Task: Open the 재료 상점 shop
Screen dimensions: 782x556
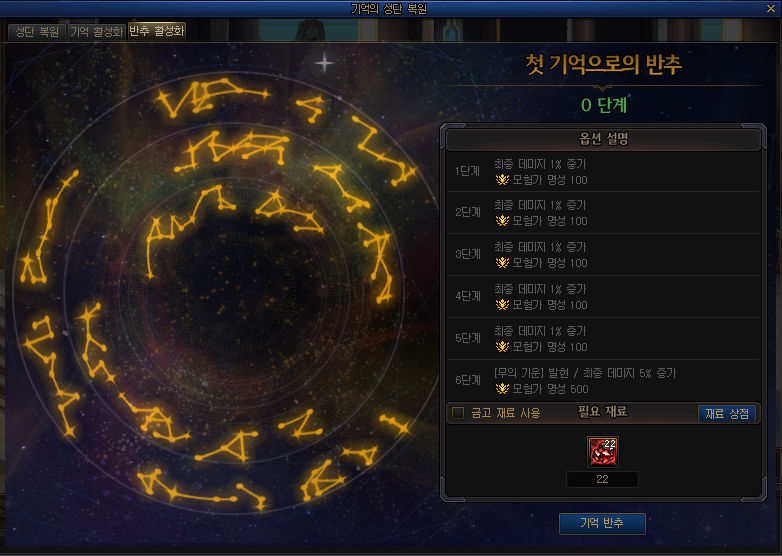Action: (x=727, y=413)
